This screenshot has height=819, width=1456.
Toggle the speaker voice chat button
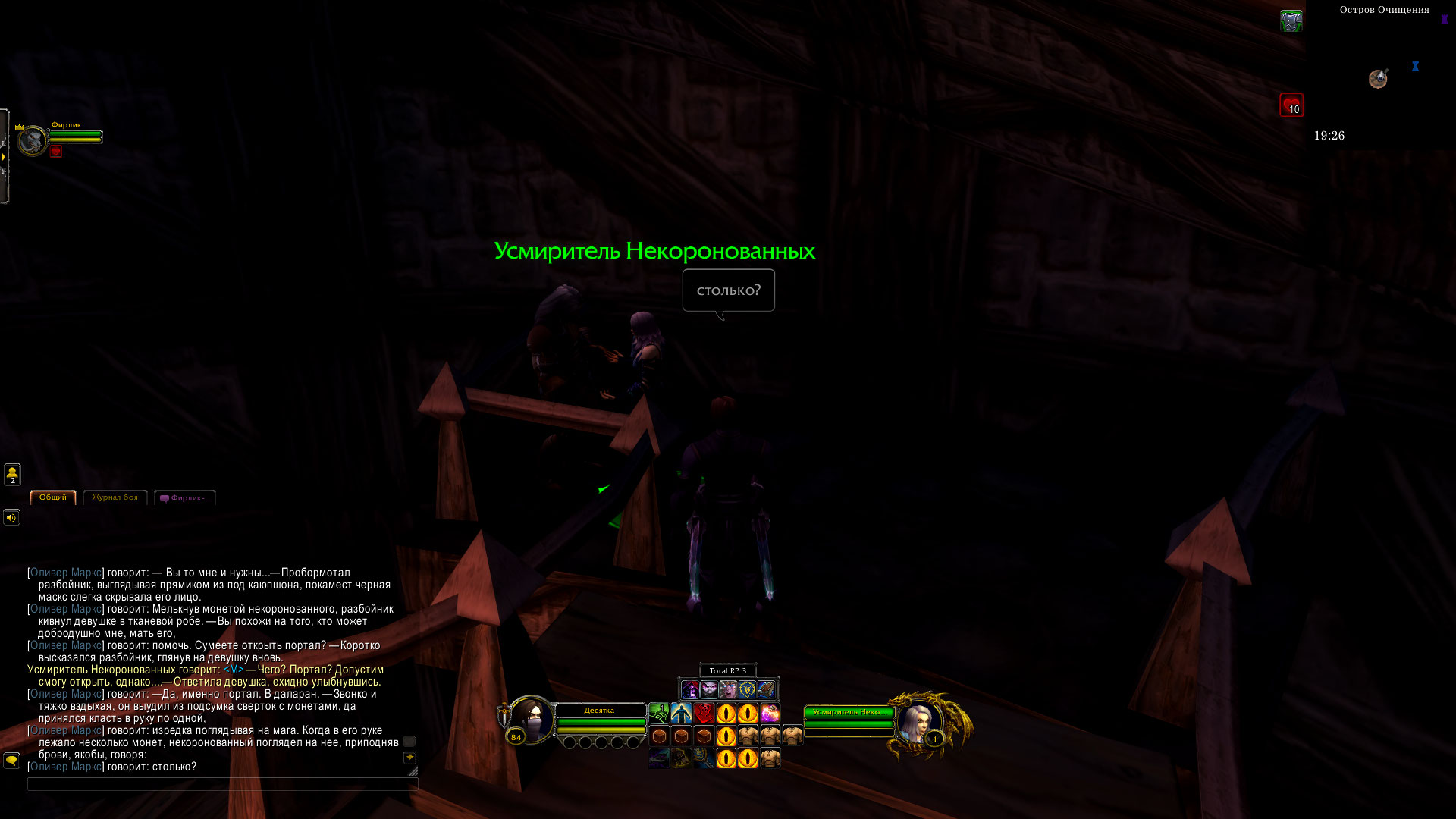pos(11,518)
